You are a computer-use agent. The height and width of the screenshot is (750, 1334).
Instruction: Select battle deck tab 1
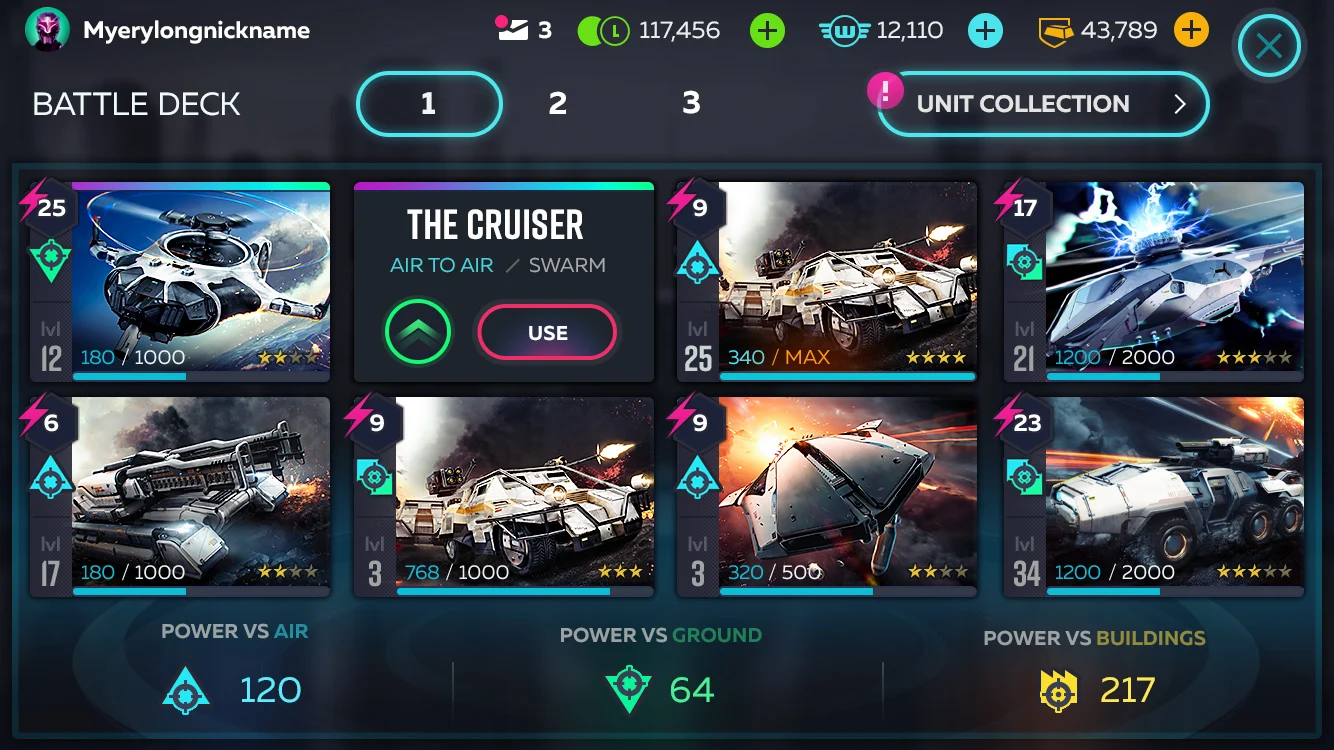click(x=429, y=104)
